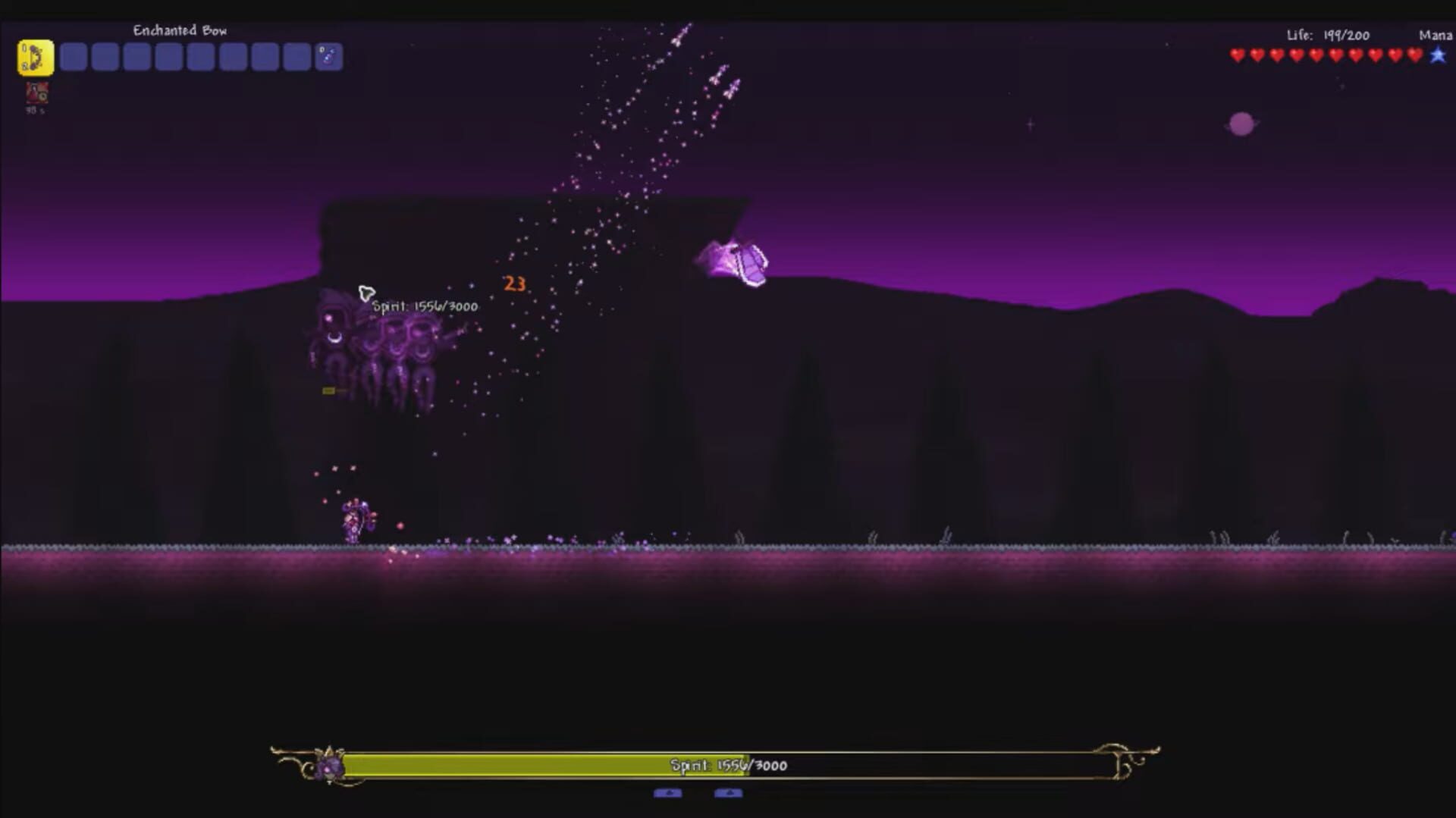Select the Enchanted Bow in hotbar slot one
1456x818 pixels.
point(34,56)
